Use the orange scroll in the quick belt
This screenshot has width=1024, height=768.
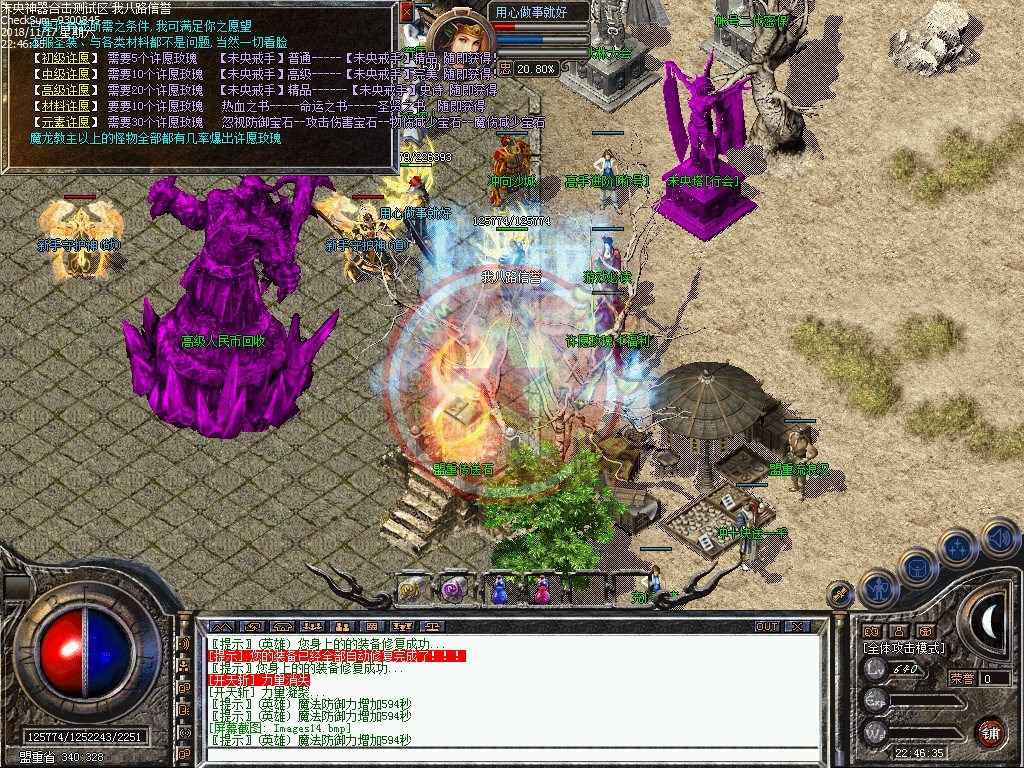click(411, 589)
